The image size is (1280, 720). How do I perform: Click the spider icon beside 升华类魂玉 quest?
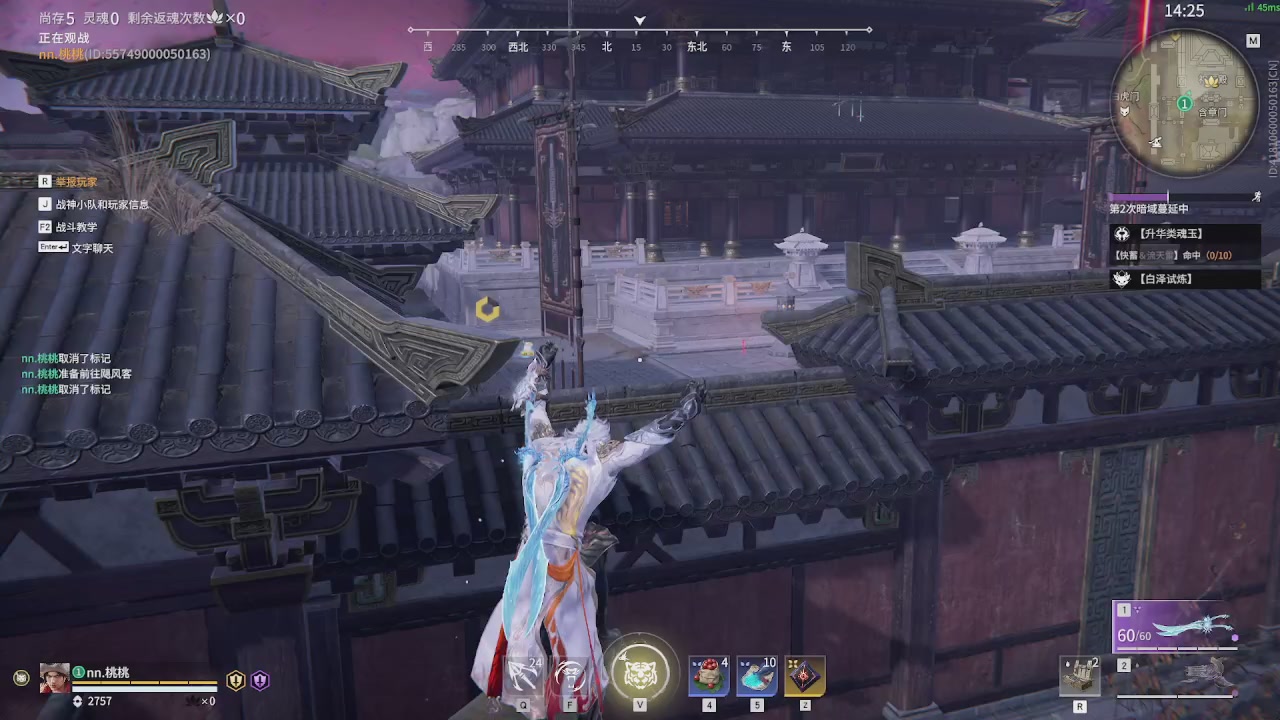click(1122, 233)
